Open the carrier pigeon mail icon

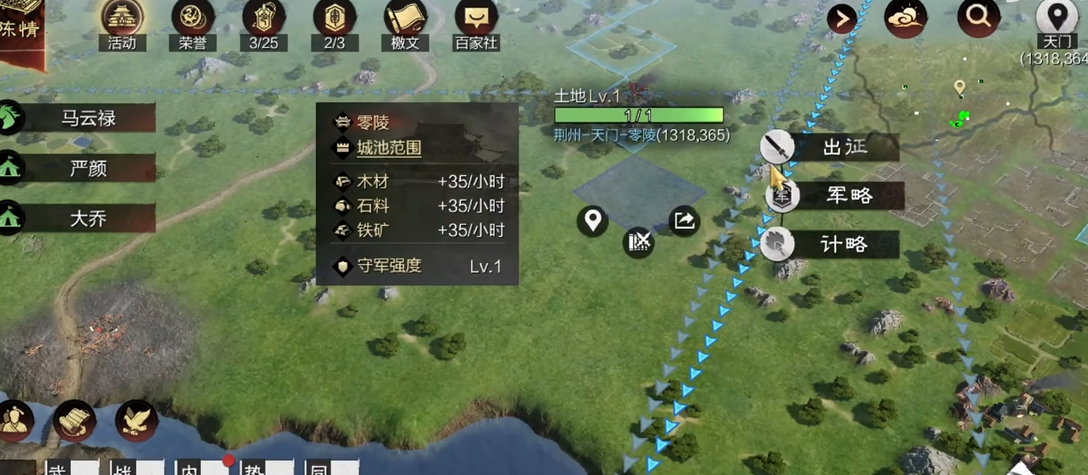(137, 421)
